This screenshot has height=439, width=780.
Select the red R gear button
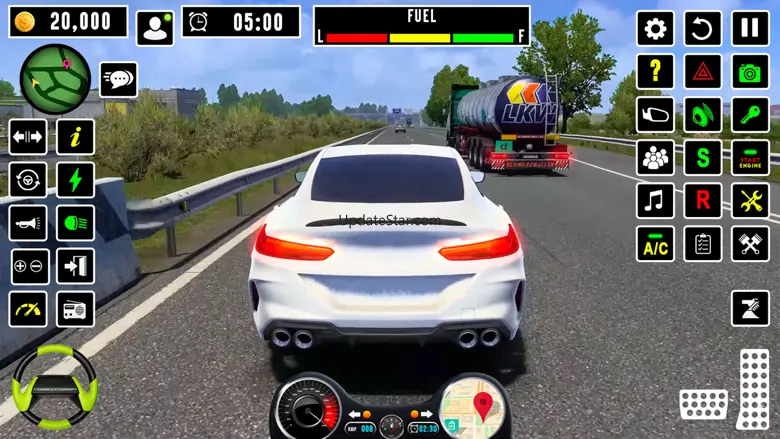pos(703,201)
